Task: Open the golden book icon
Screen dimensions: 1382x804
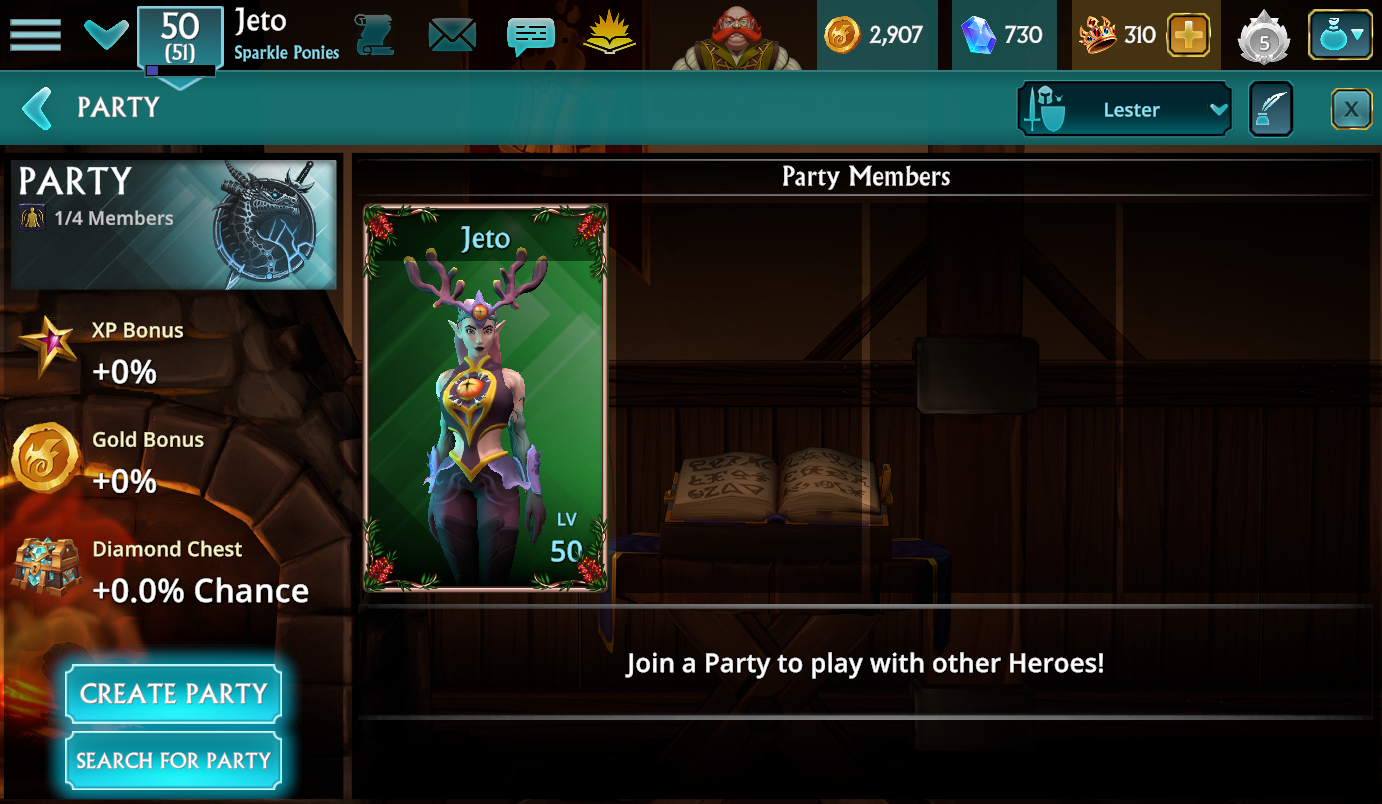Action: [609, 35]
